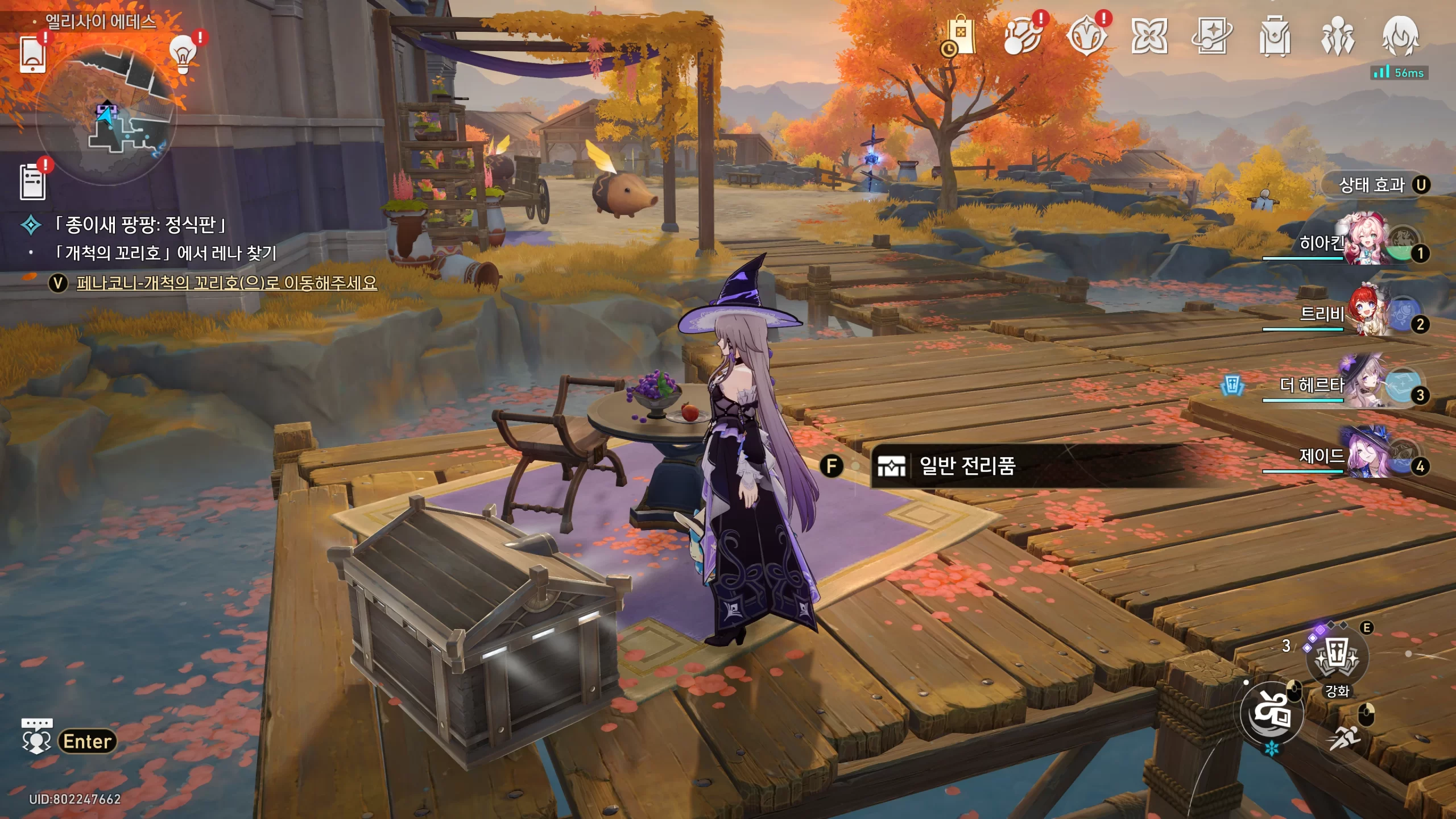1456x819 pixels.
Task: Open the chat speech bubble icon
Action: pos(37,736)
